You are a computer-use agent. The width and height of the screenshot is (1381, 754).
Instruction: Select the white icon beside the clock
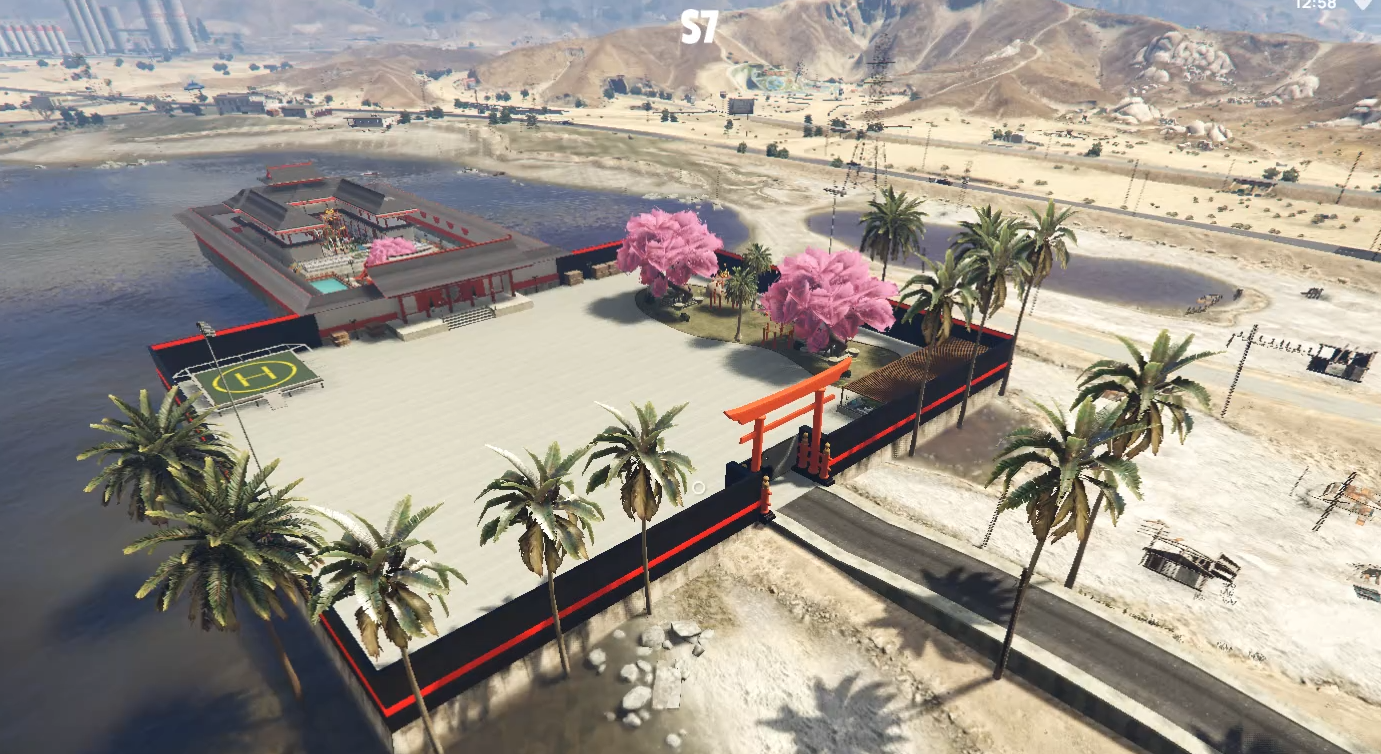[1362, 5]
